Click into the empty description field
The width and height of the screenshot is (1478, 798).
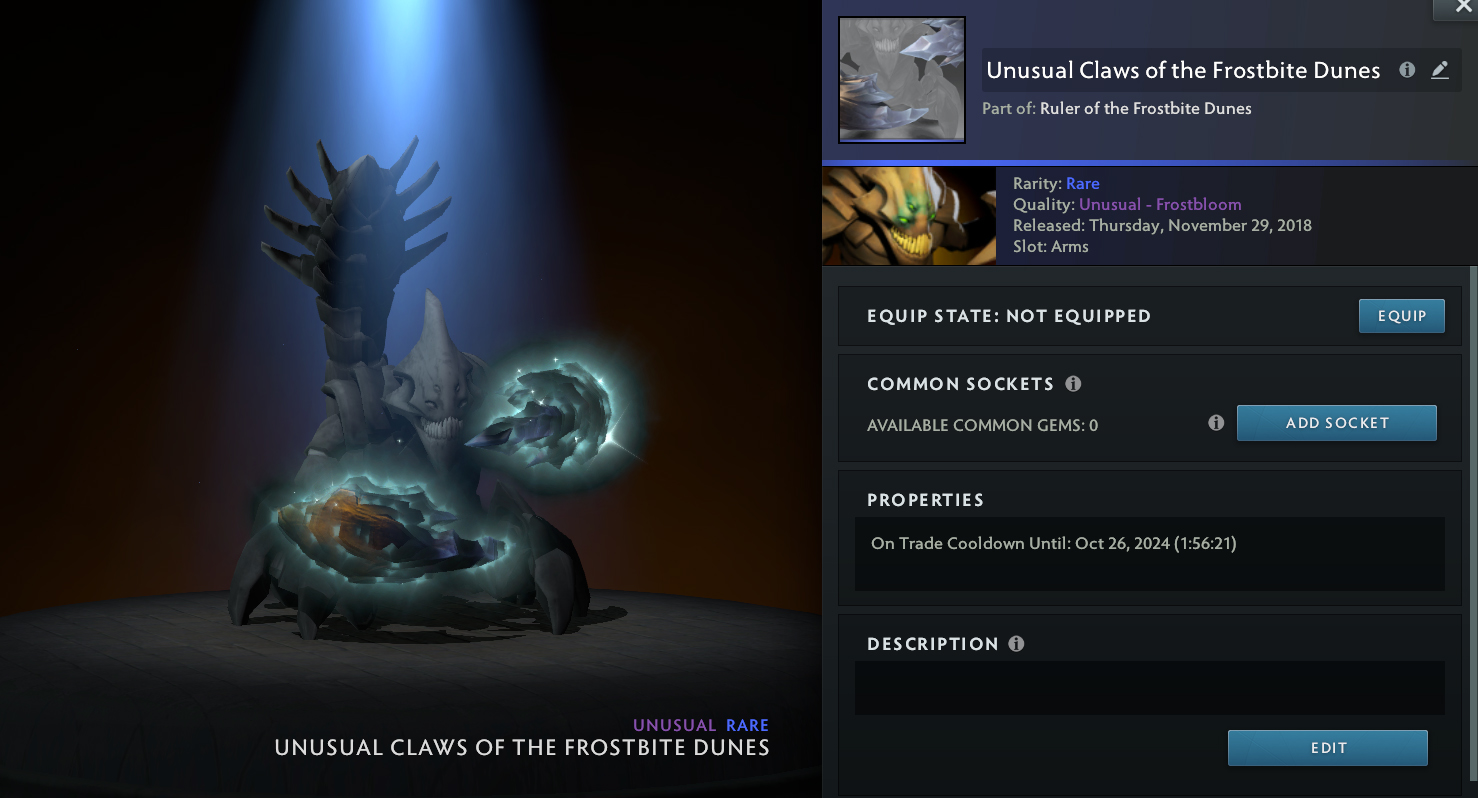click(x=1149, y=688)
